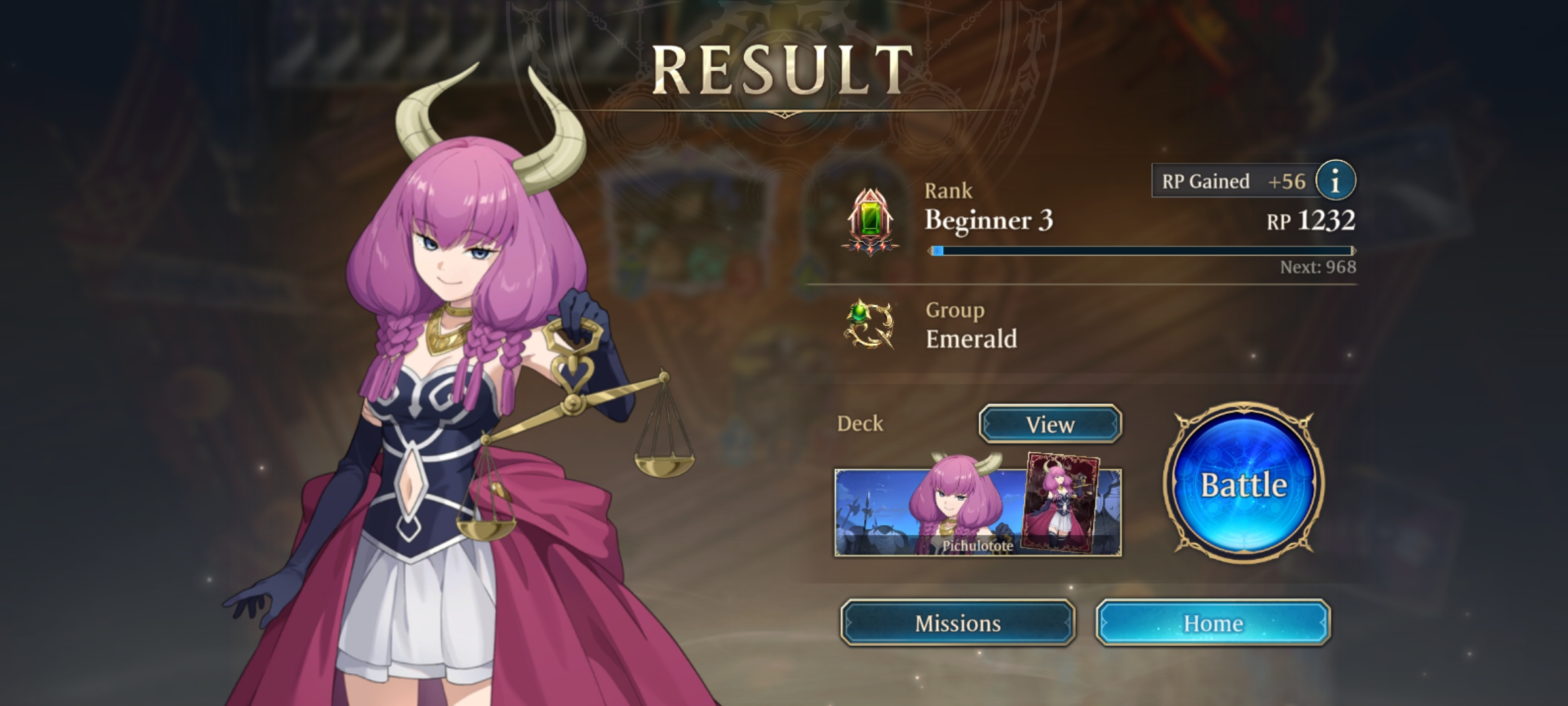The height and width of the screenshot is (706, 1568).
Task: View the current deck
Action: click(1050, 424)
